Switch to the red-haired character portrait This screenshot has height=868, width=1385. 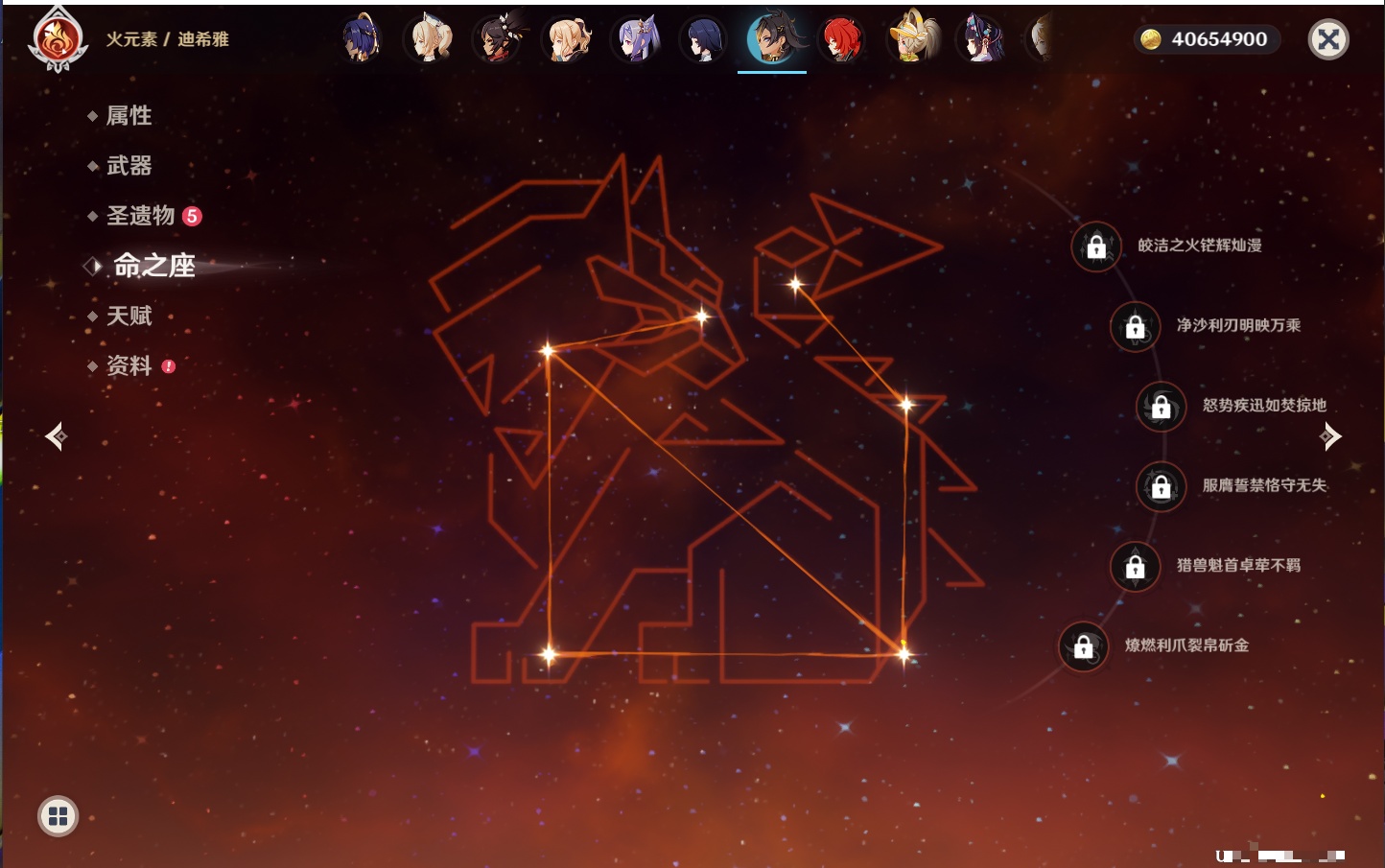pyautogui.click(x=841, y=39)
